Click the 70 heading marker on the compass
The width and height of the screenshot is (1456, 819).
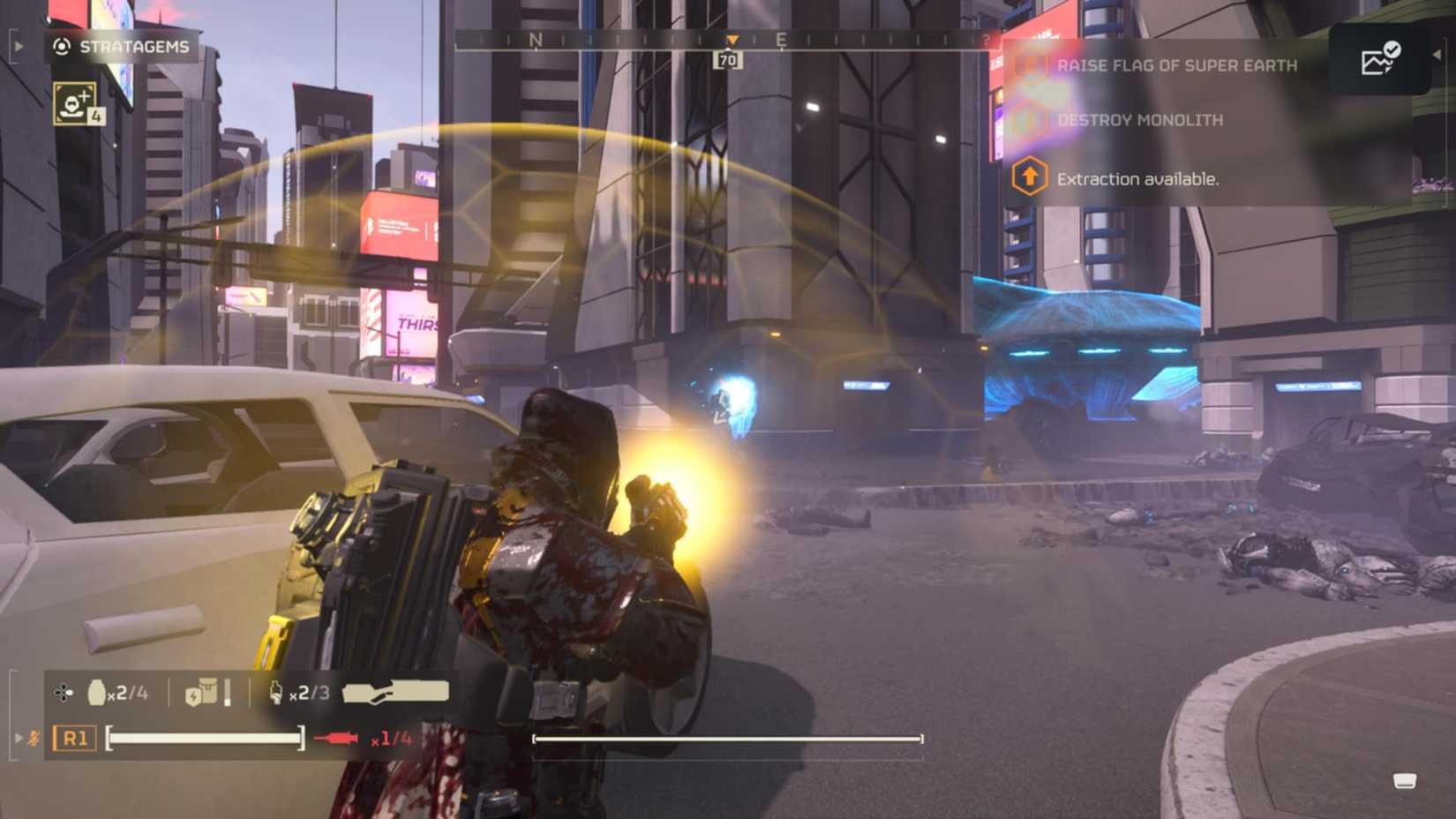tap(728, 58)
